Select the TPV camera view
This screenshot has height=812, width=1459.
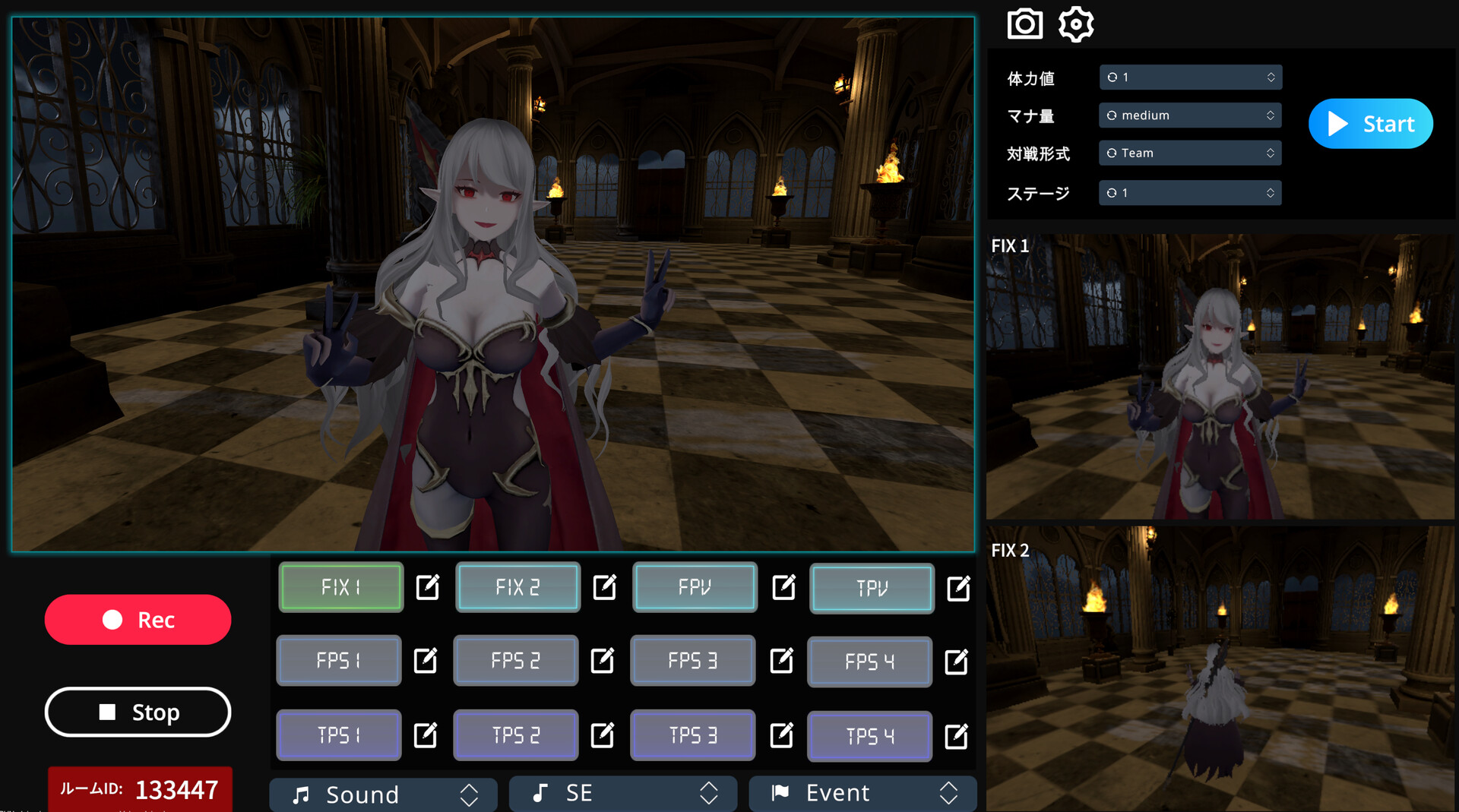click(871, 588)
